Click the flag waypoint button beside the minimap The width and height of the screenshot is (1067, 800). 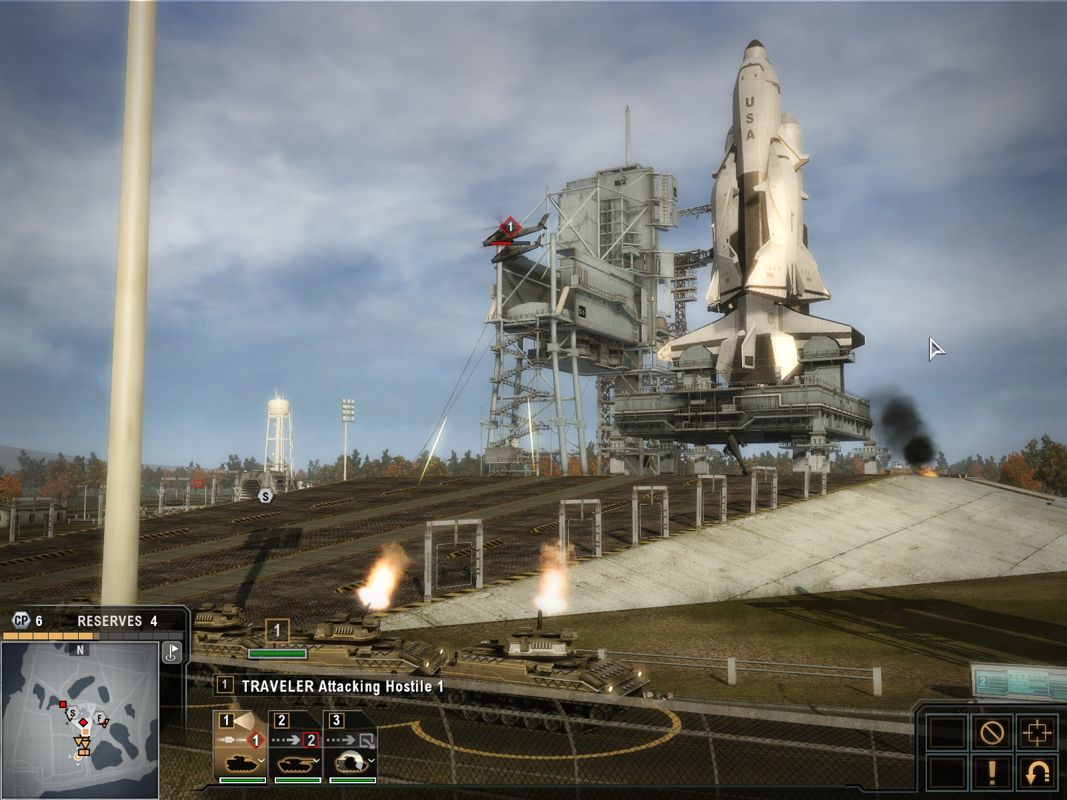171,652
